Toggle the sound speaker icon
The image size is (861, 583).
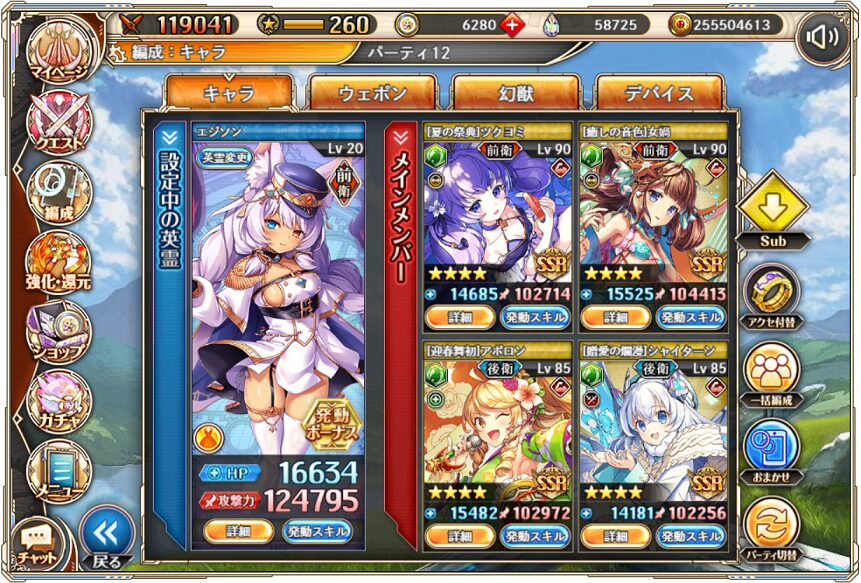(823, 37)
